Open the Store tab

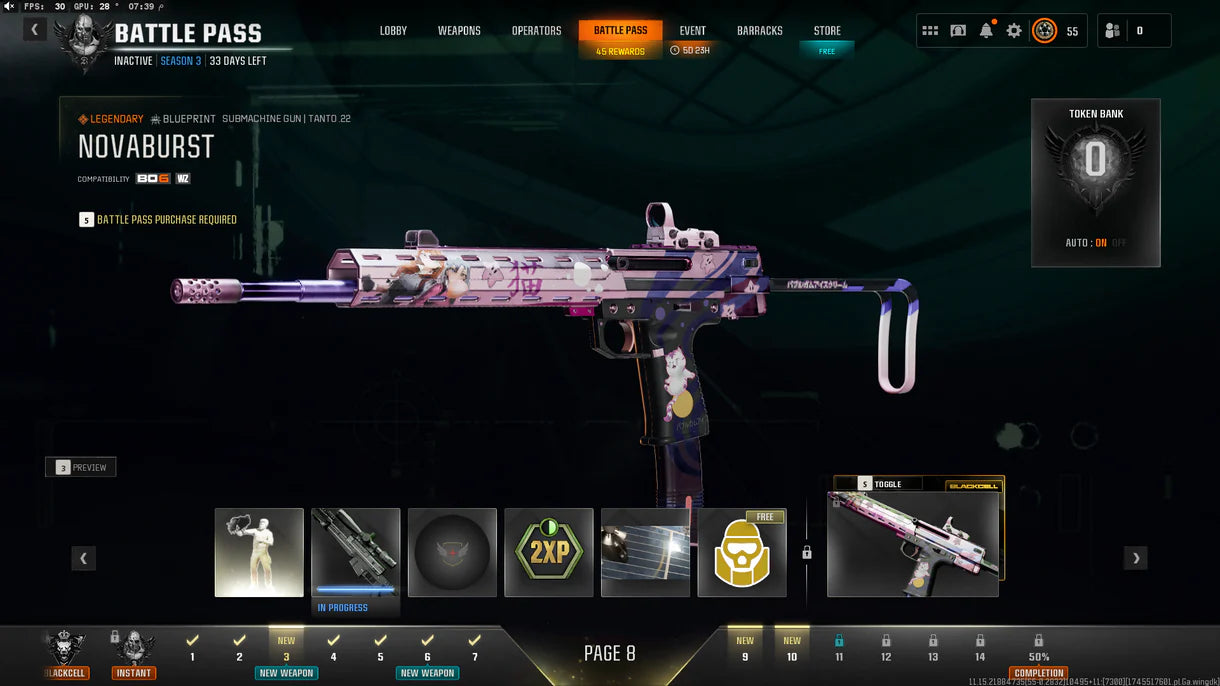click(x=827, y=31)
